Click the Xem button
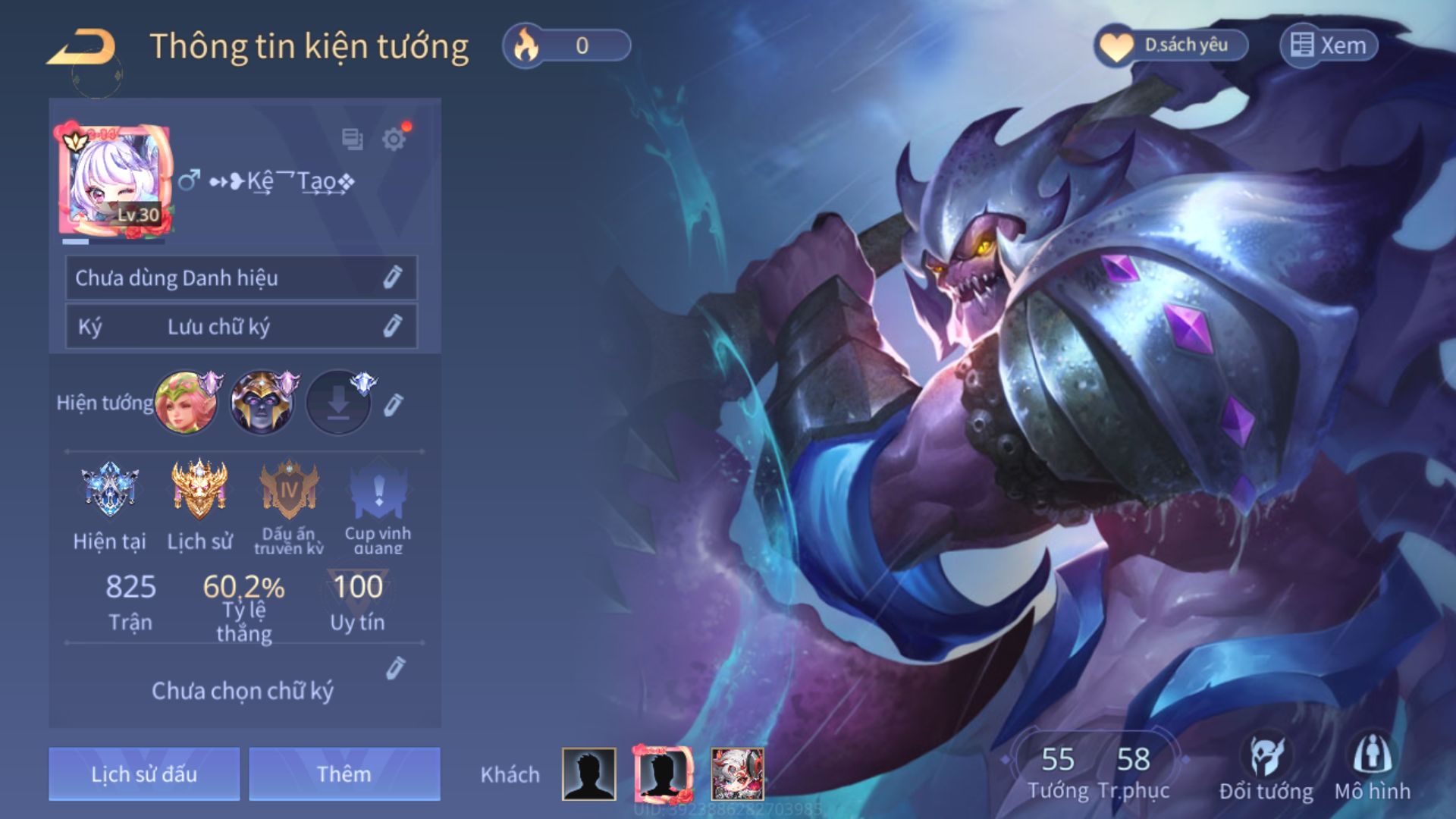 pos(1329,45)
